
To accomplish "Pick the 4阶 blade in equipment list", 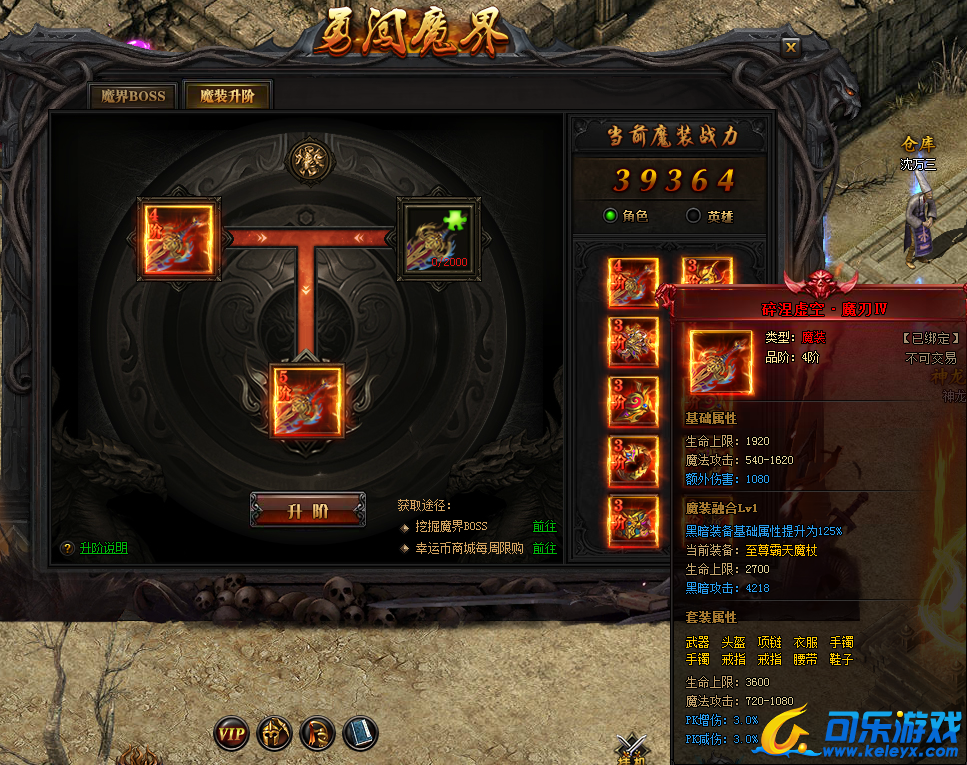I will click(x=633, y=283).
